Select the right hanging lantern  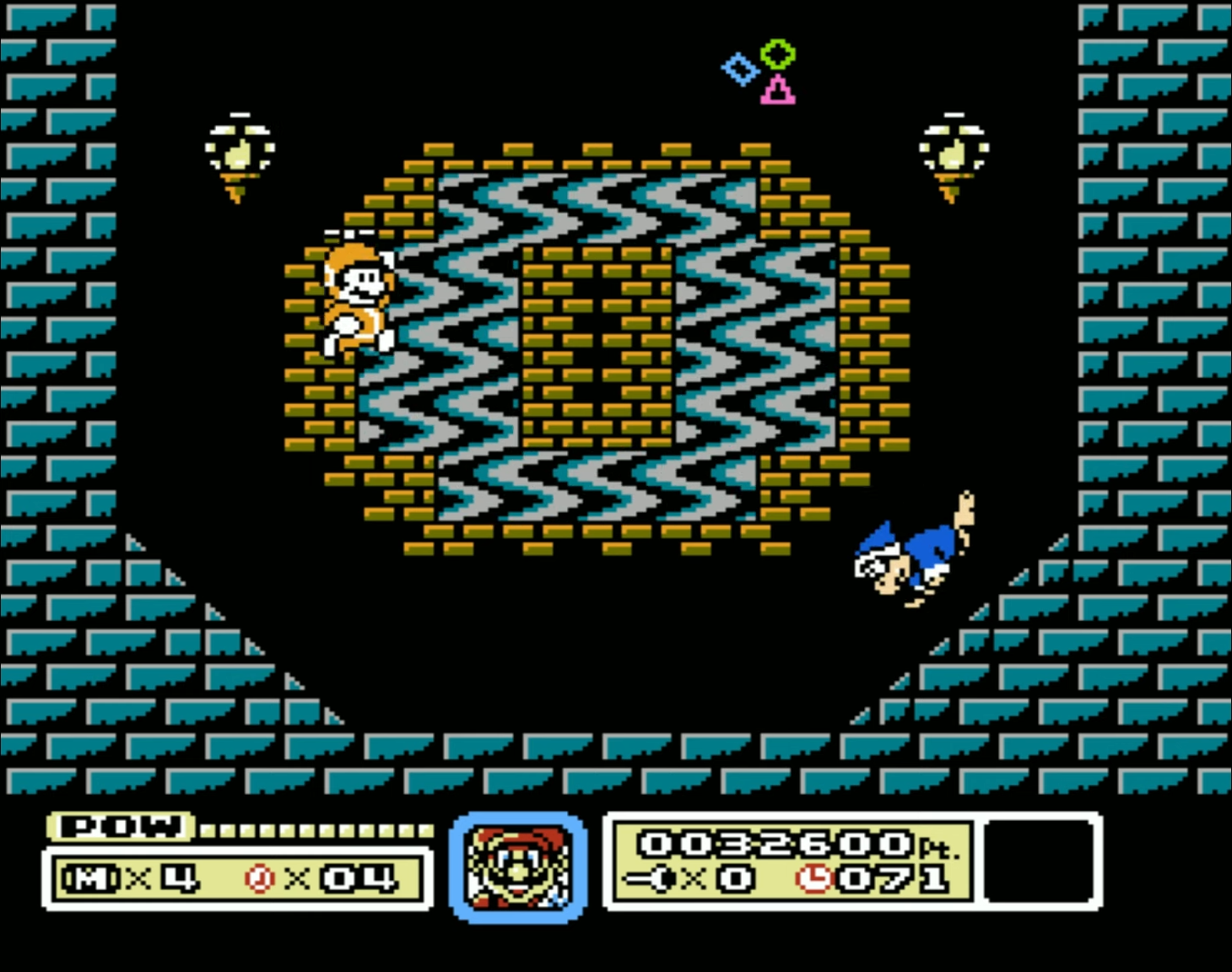954,152
